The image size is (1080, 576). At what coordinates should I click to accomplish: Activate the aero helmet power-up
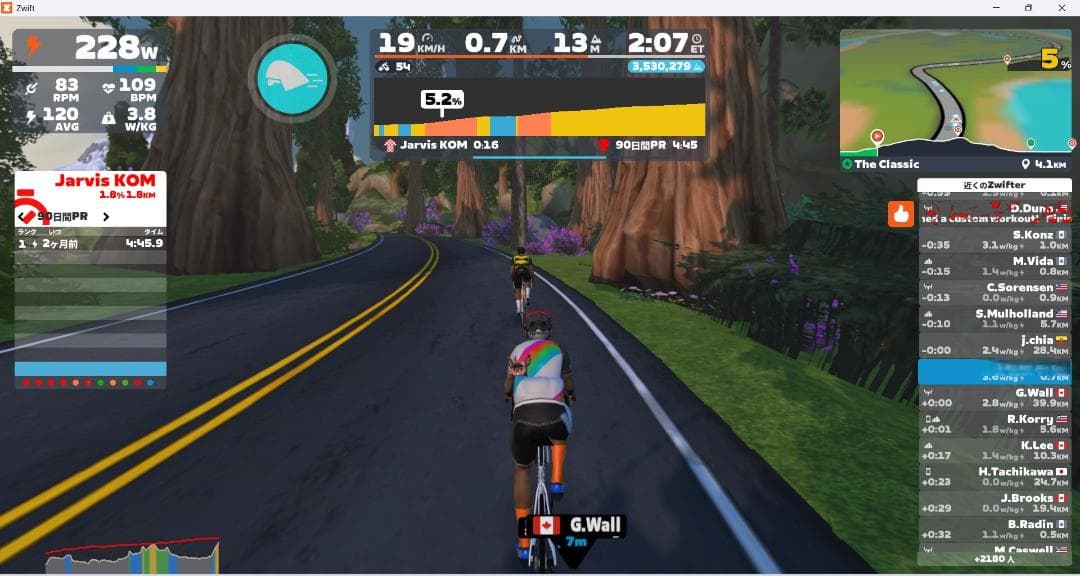pos(294,80)
